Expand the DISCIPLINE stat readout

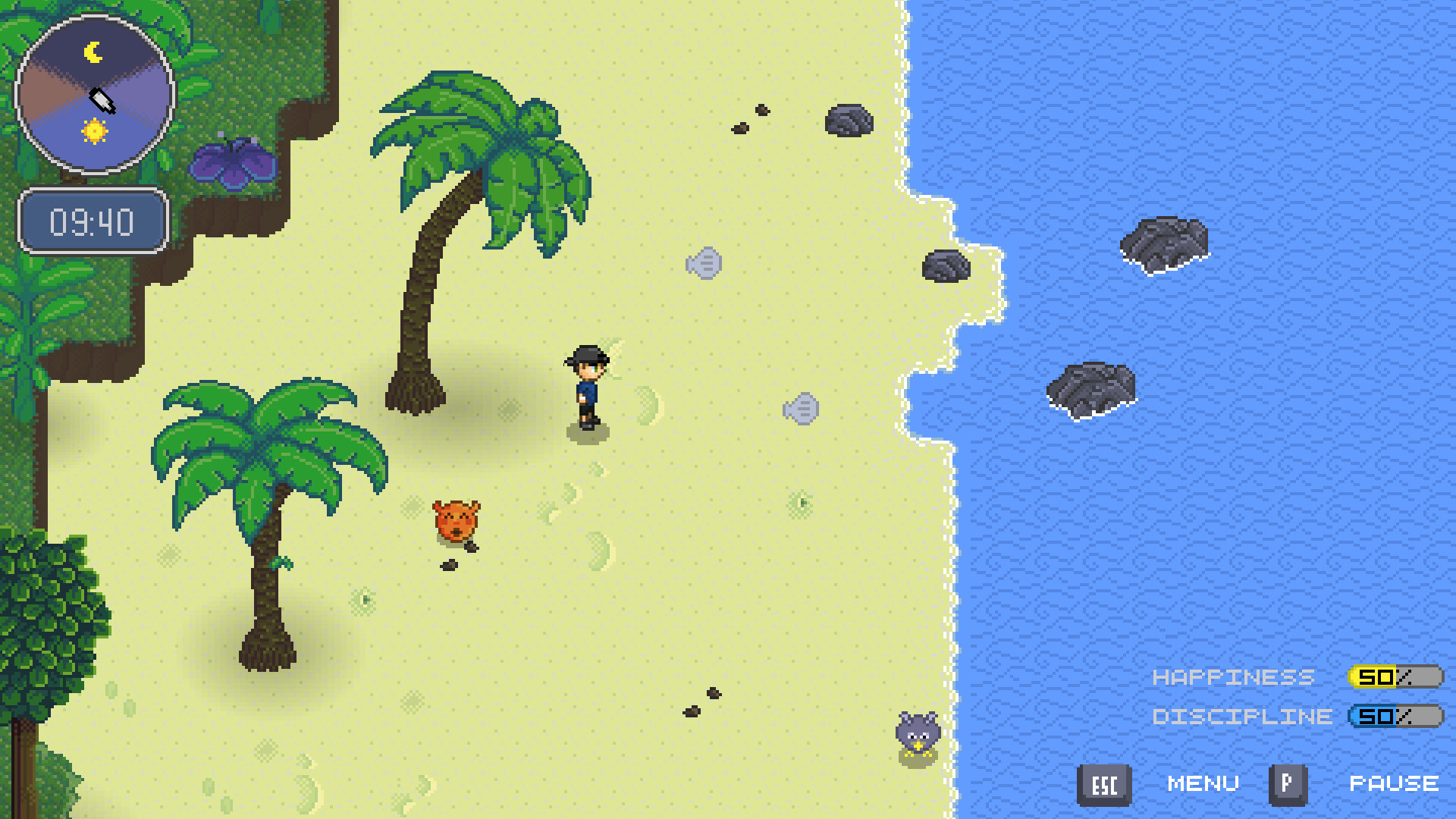[1241, 716]
